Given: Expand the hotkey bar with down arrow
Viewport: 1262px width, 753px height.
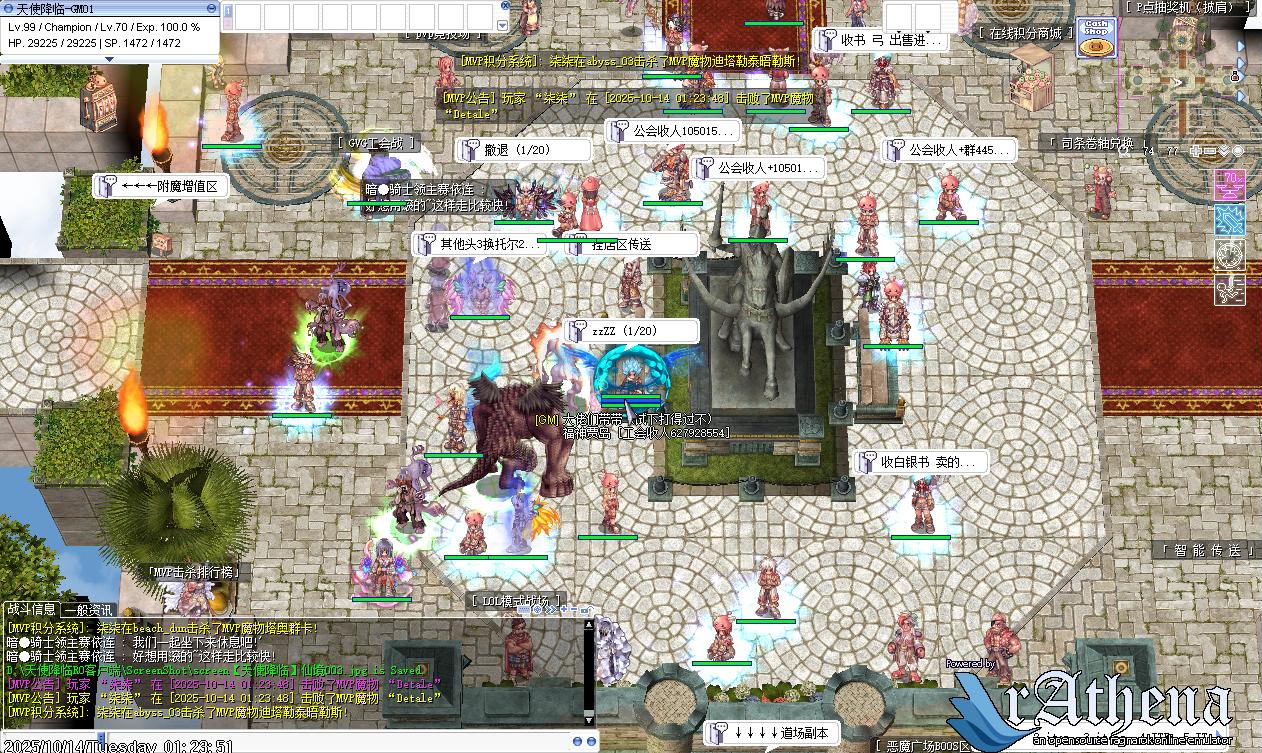Looking at the screenshot, I should coord(502,24).
